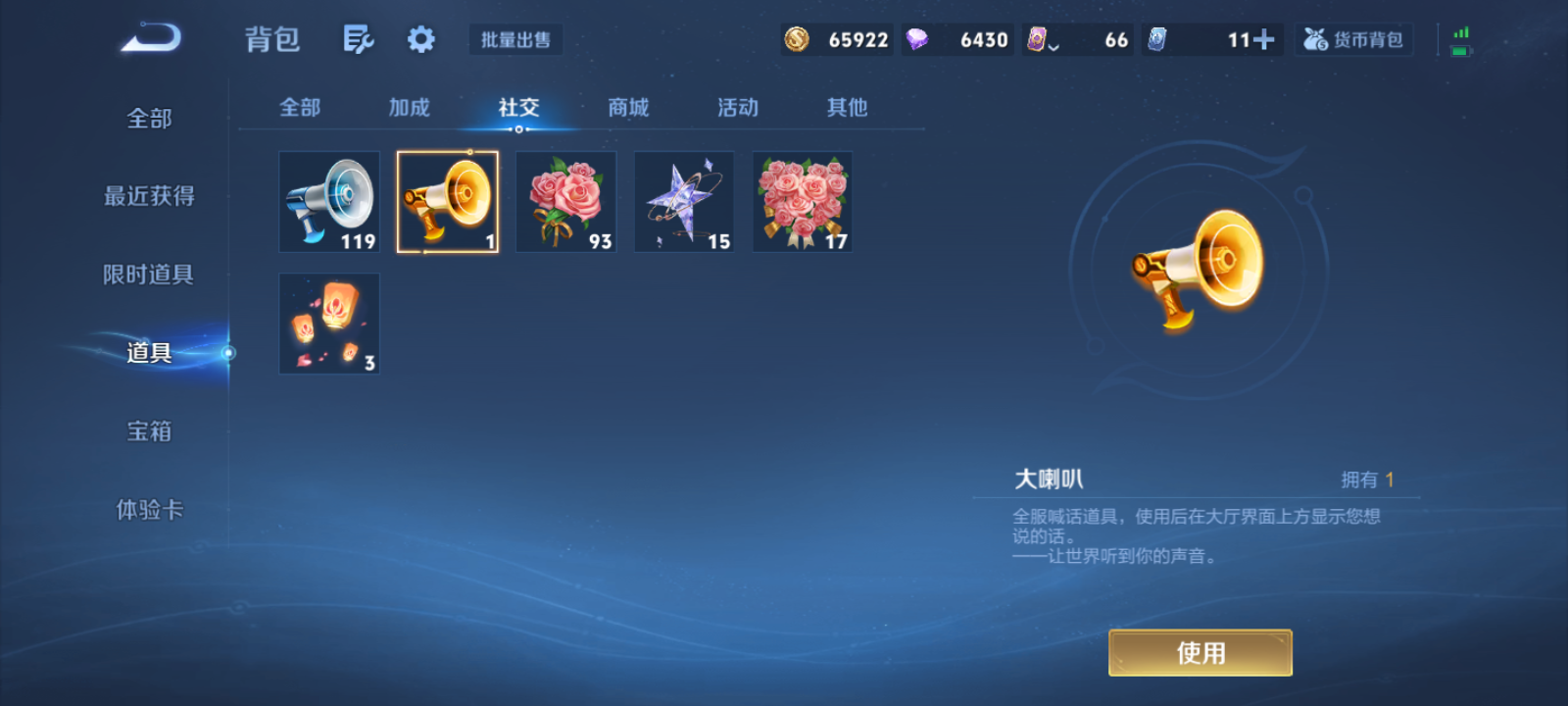Select the sky lantern item with count 3
The image size is (1568, 706).
pos(329,324)
